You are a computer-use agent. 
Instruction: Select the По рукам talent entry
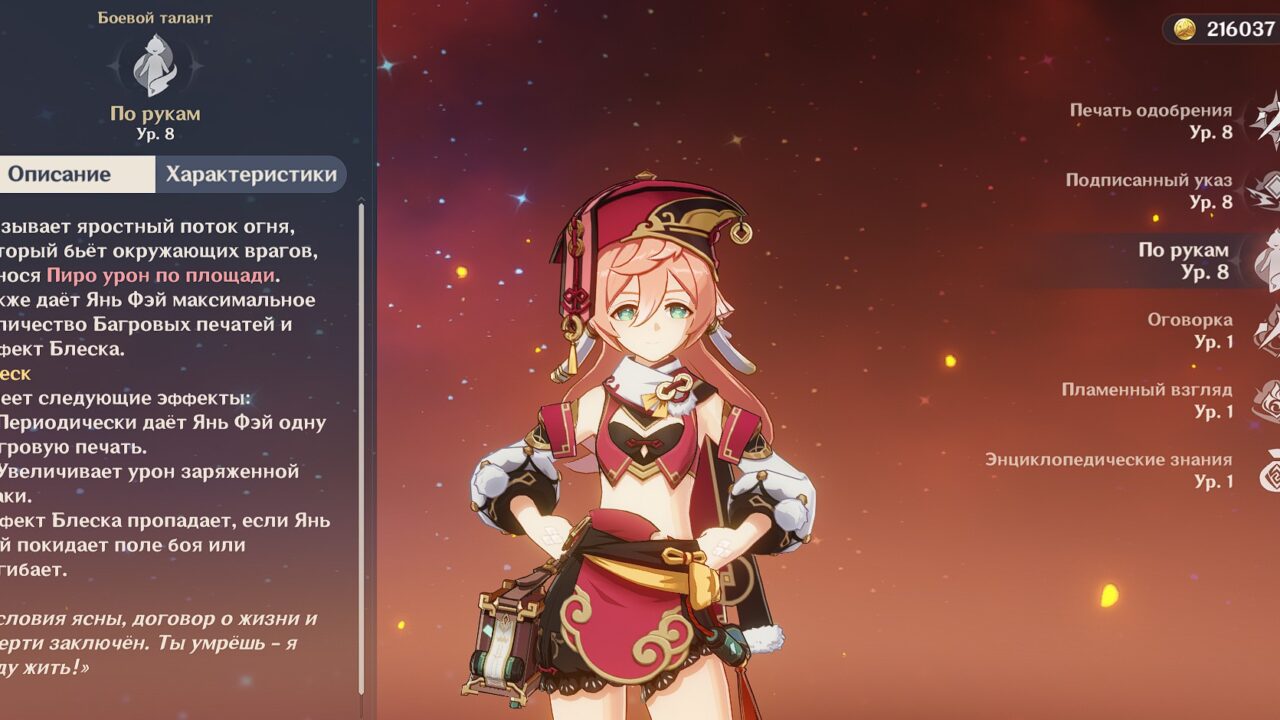coord(1182,260)
